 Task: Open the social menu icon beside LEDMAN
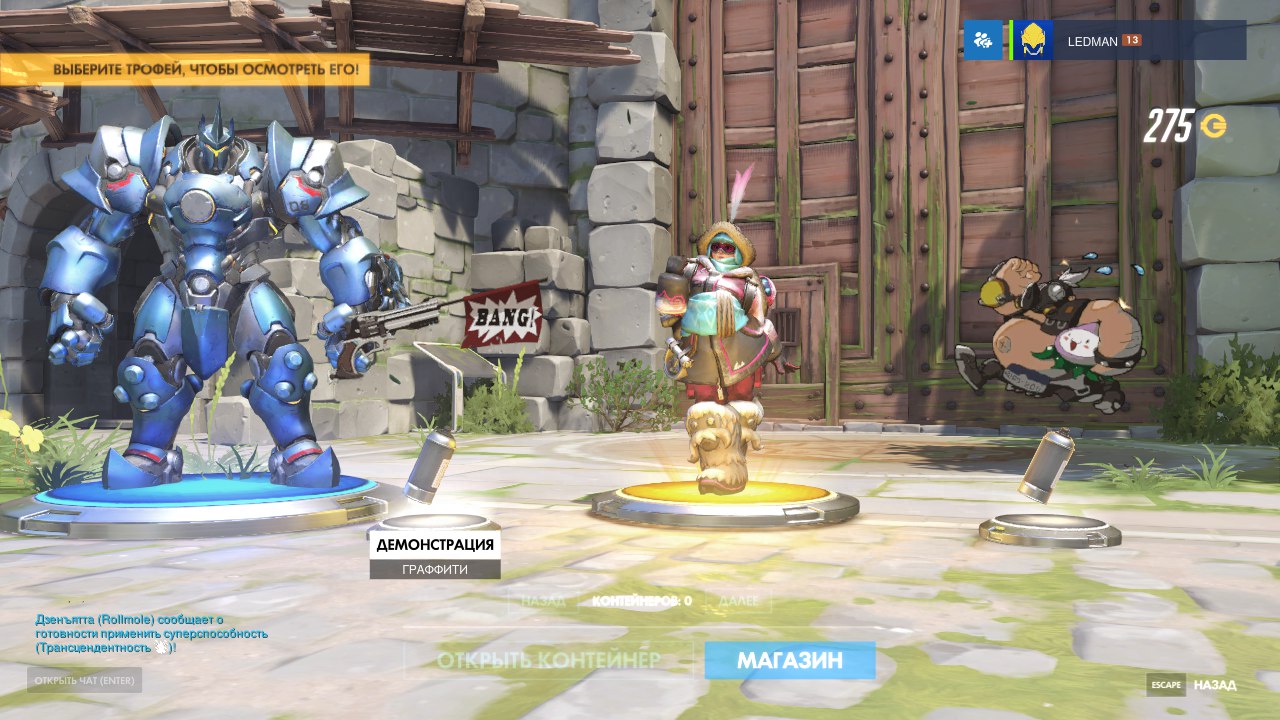pos(983,41)
